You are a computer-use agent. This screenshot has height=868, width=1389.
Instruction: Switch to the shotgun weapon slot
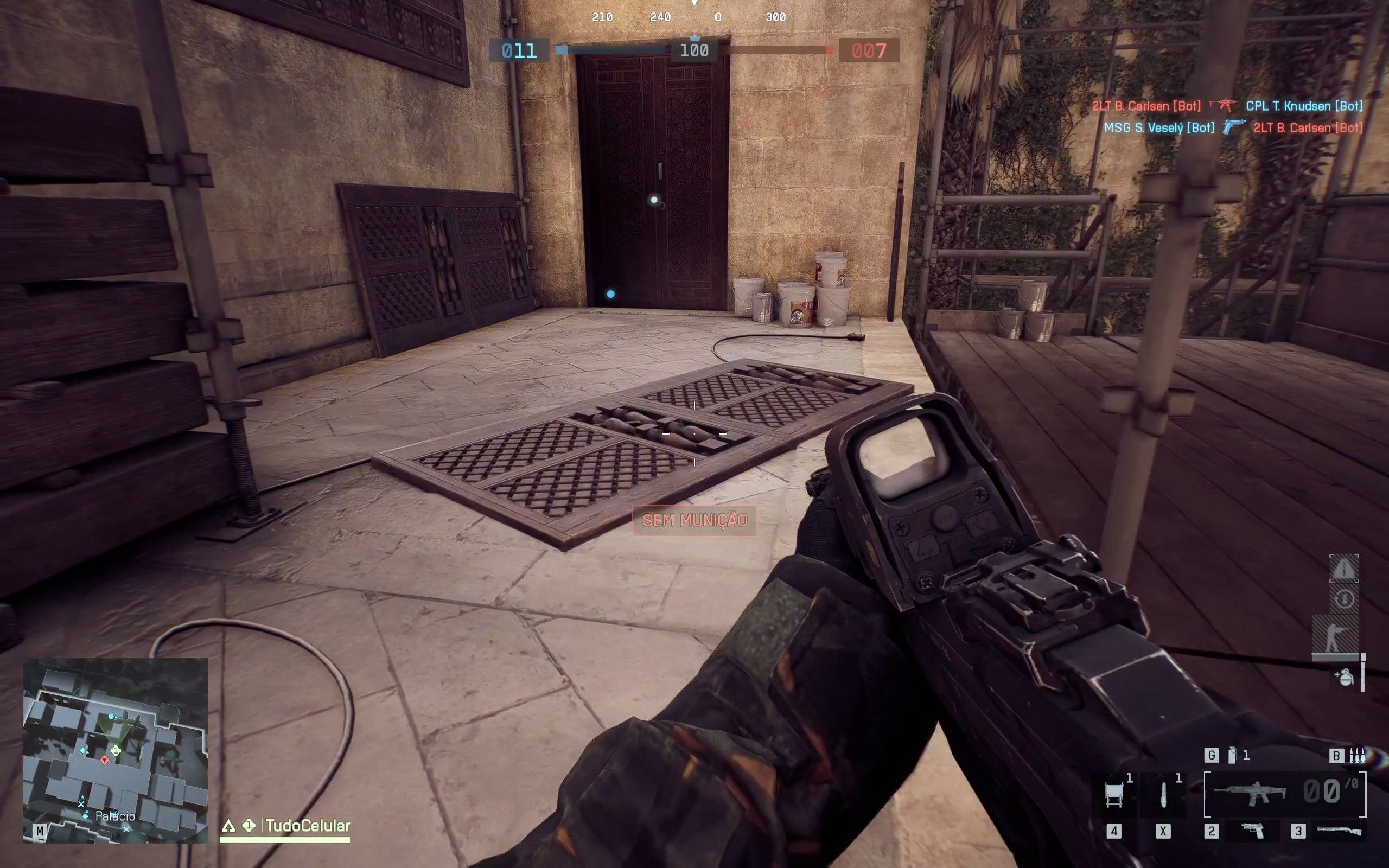[x=1340, y=830]
